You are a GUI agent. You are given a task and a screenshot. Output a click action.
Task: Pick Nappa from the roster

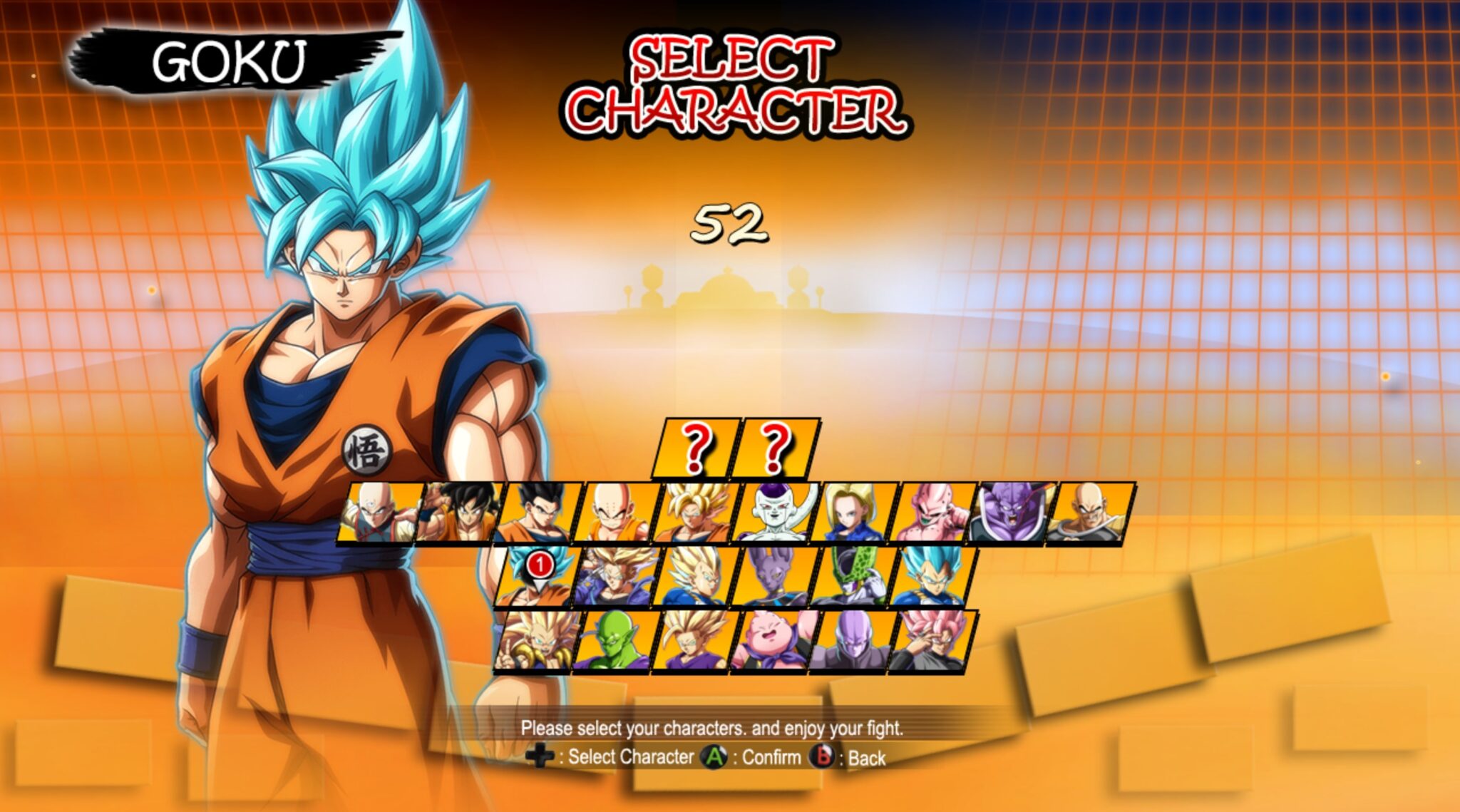tap(1091, 513)
